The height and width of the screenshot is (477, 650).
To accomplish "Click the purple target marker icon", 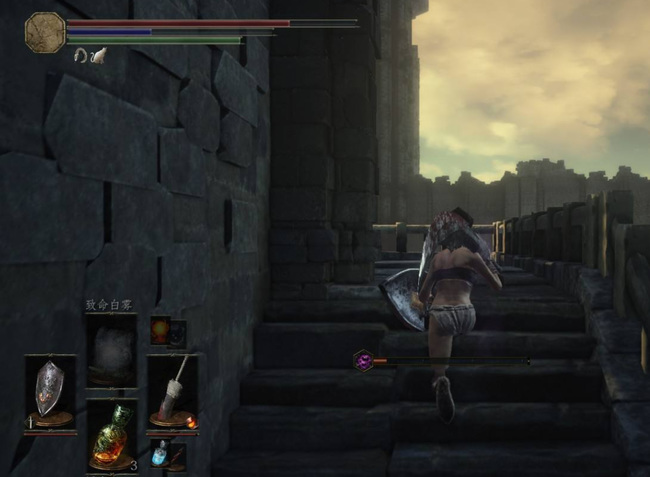I will pos(362,360).
